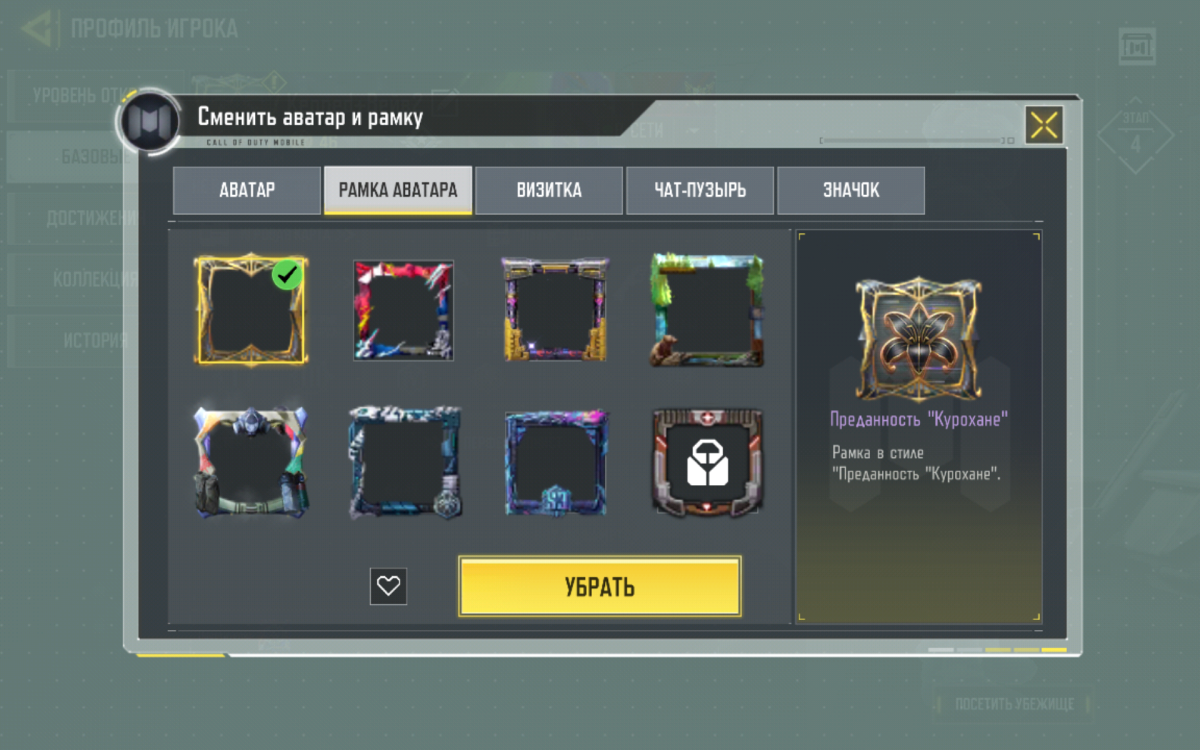Open the Визитка tab
1200x750 pixels.
tap(549, 190)
